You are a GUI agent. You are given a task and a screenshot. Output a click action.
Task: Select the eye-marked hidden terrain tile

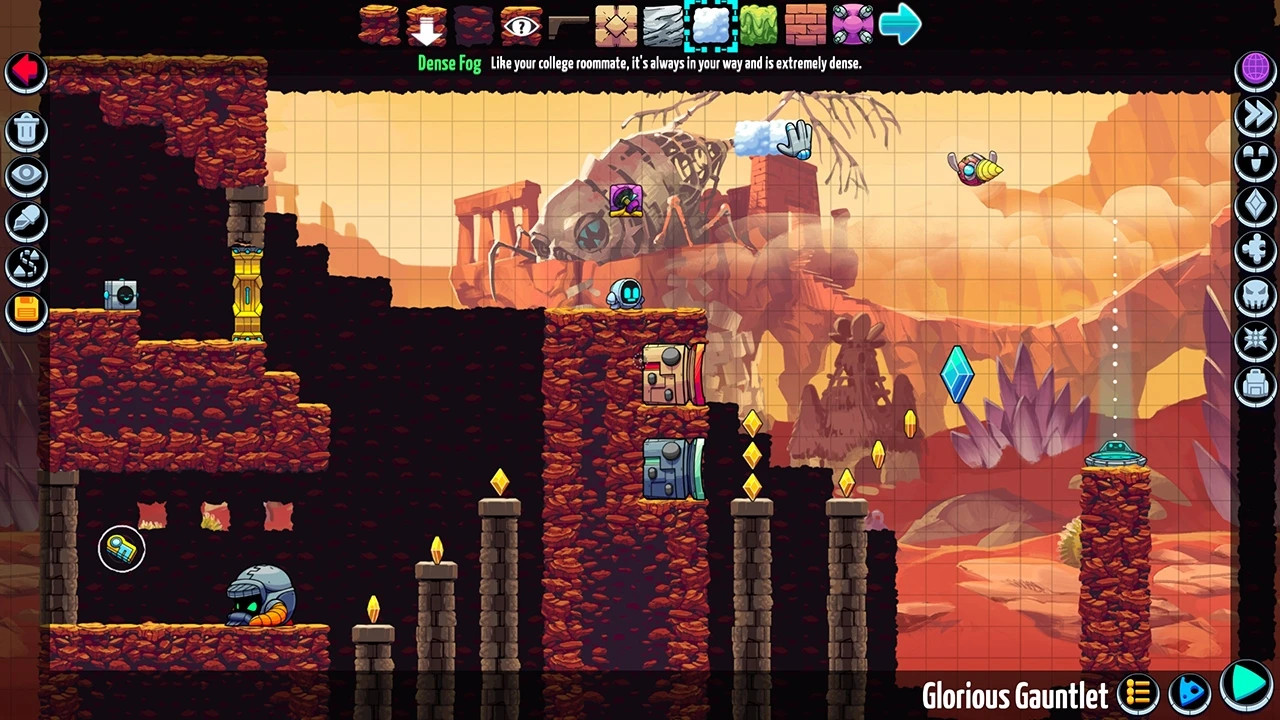[x=521, y=26]
